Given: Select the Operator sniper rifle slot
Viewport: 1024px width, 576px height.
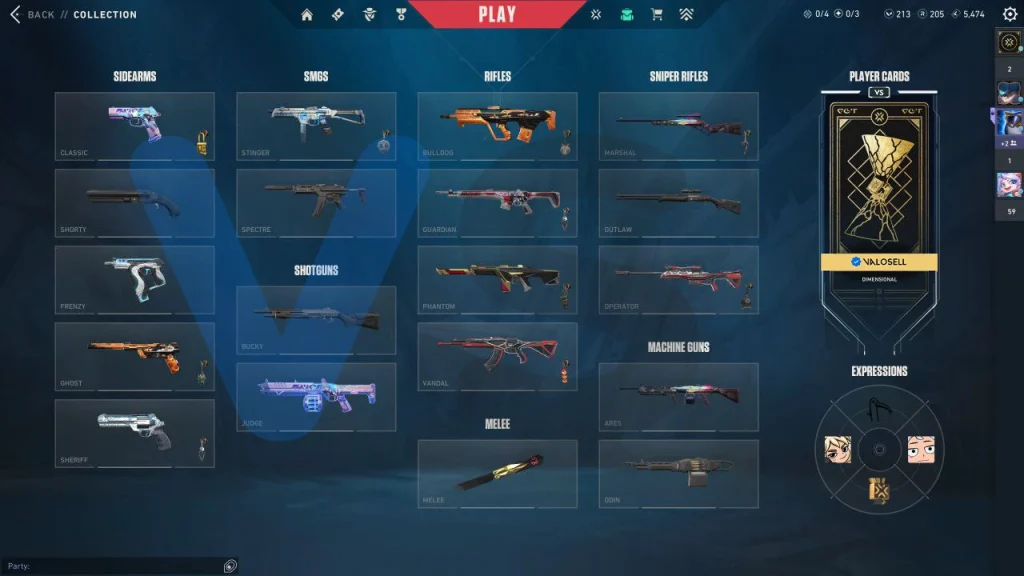Looking at the screenshot, I should point(678,279).
